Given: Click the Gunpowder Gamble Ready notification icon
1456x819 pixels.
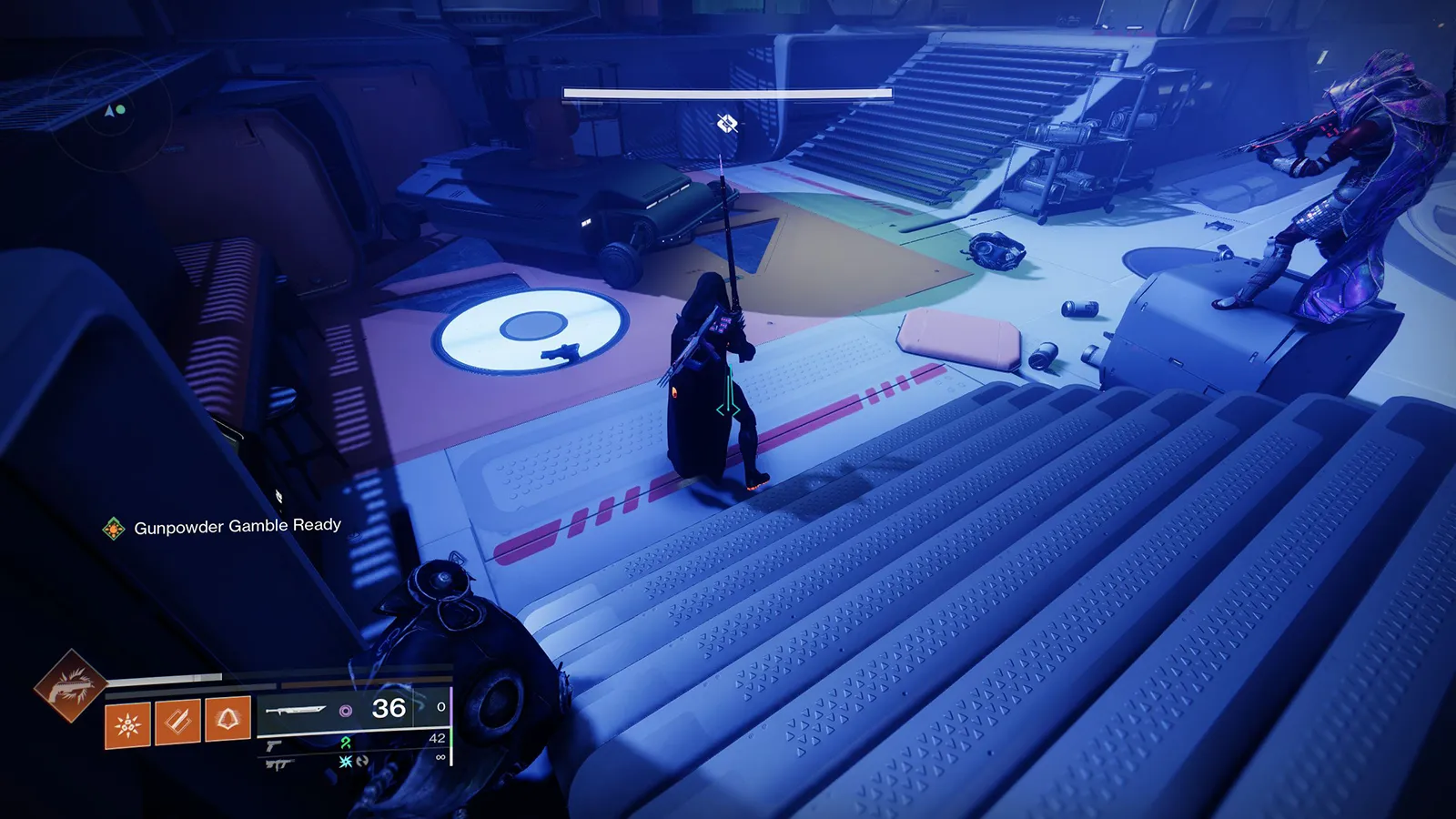Looking at the screenshot, I should click(114, 529).
